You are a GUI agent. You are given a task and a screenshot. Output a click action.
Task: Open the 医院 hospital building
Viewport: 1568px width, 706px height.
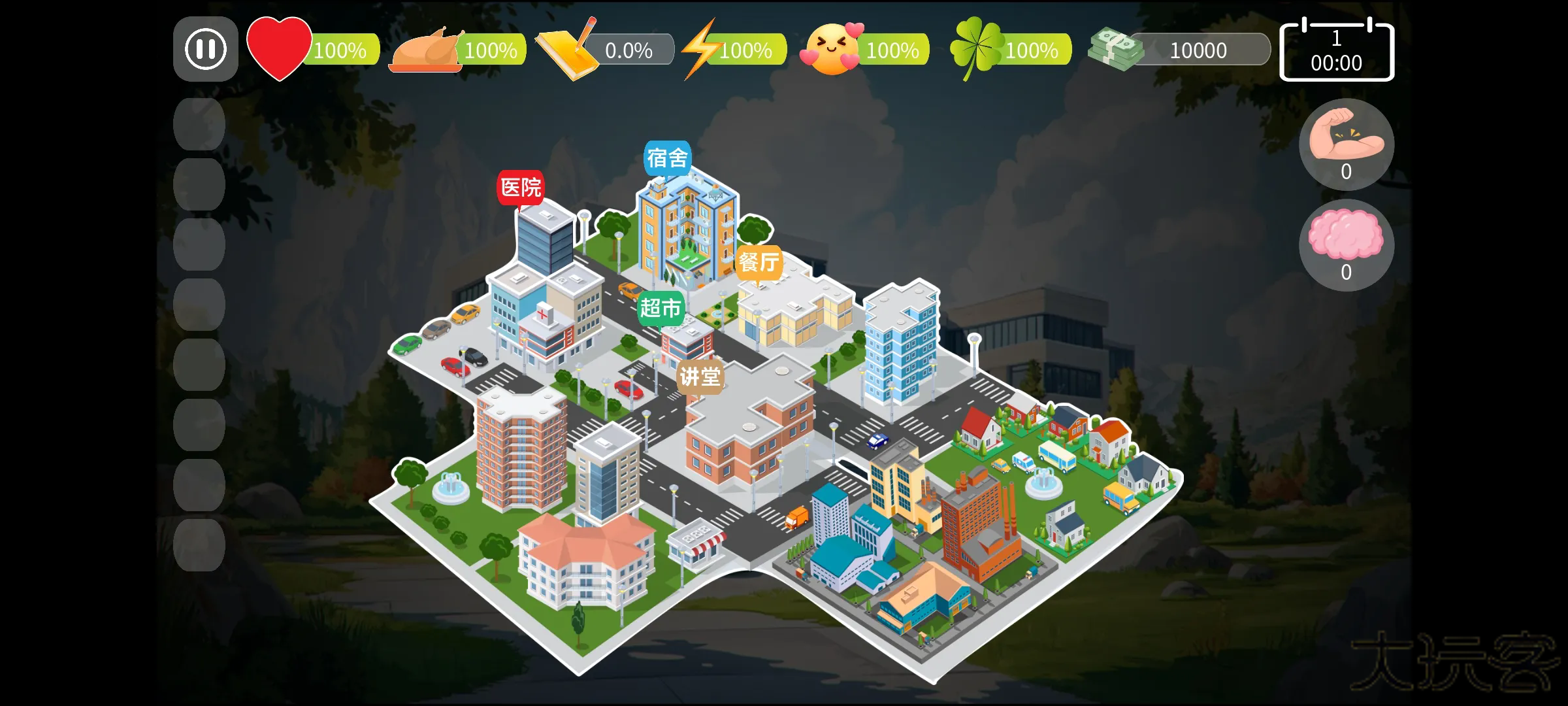pyautogui.click(x=521, y=188)
